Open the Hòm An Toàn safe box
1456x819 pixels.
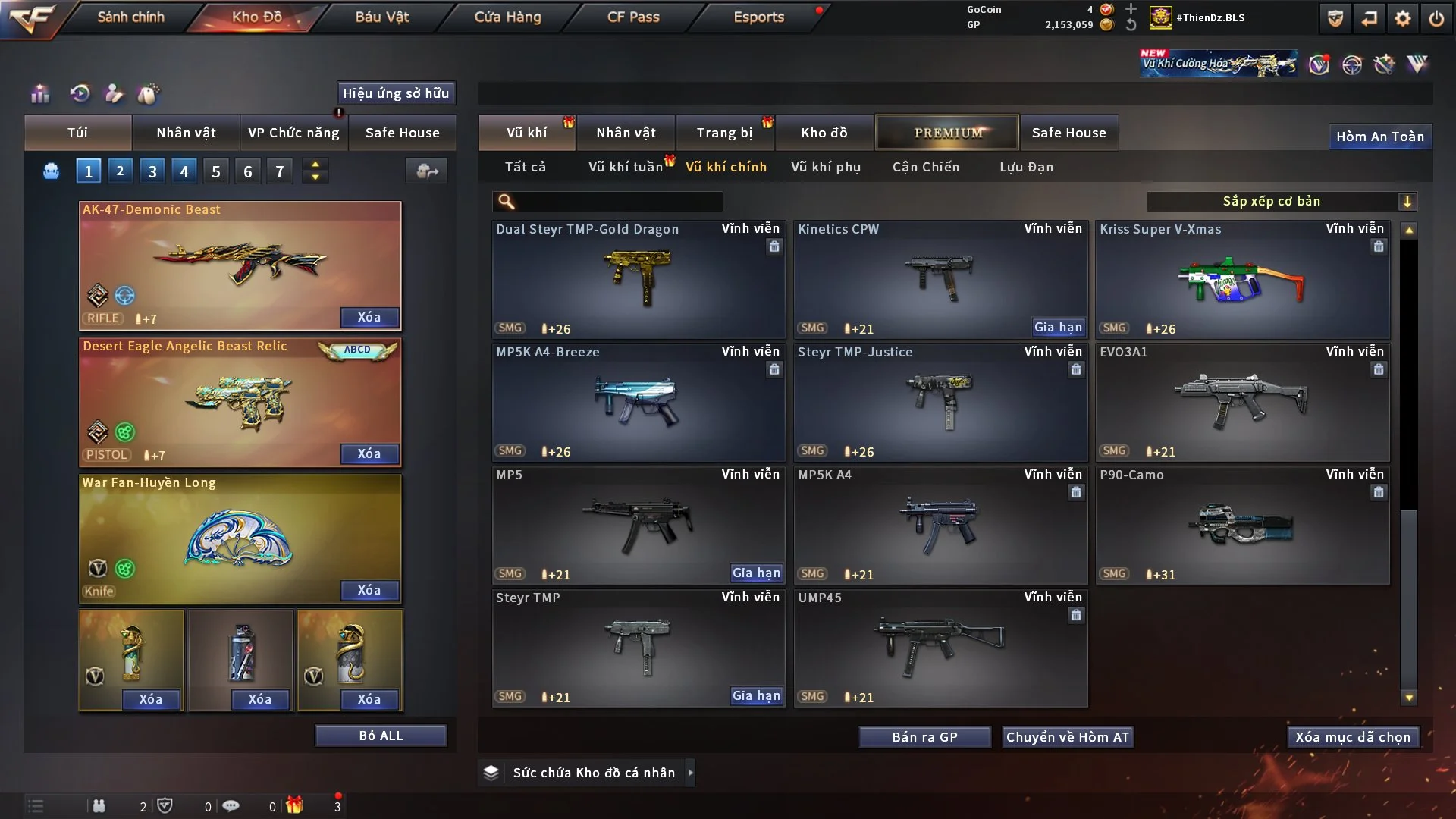[1379, 136]
